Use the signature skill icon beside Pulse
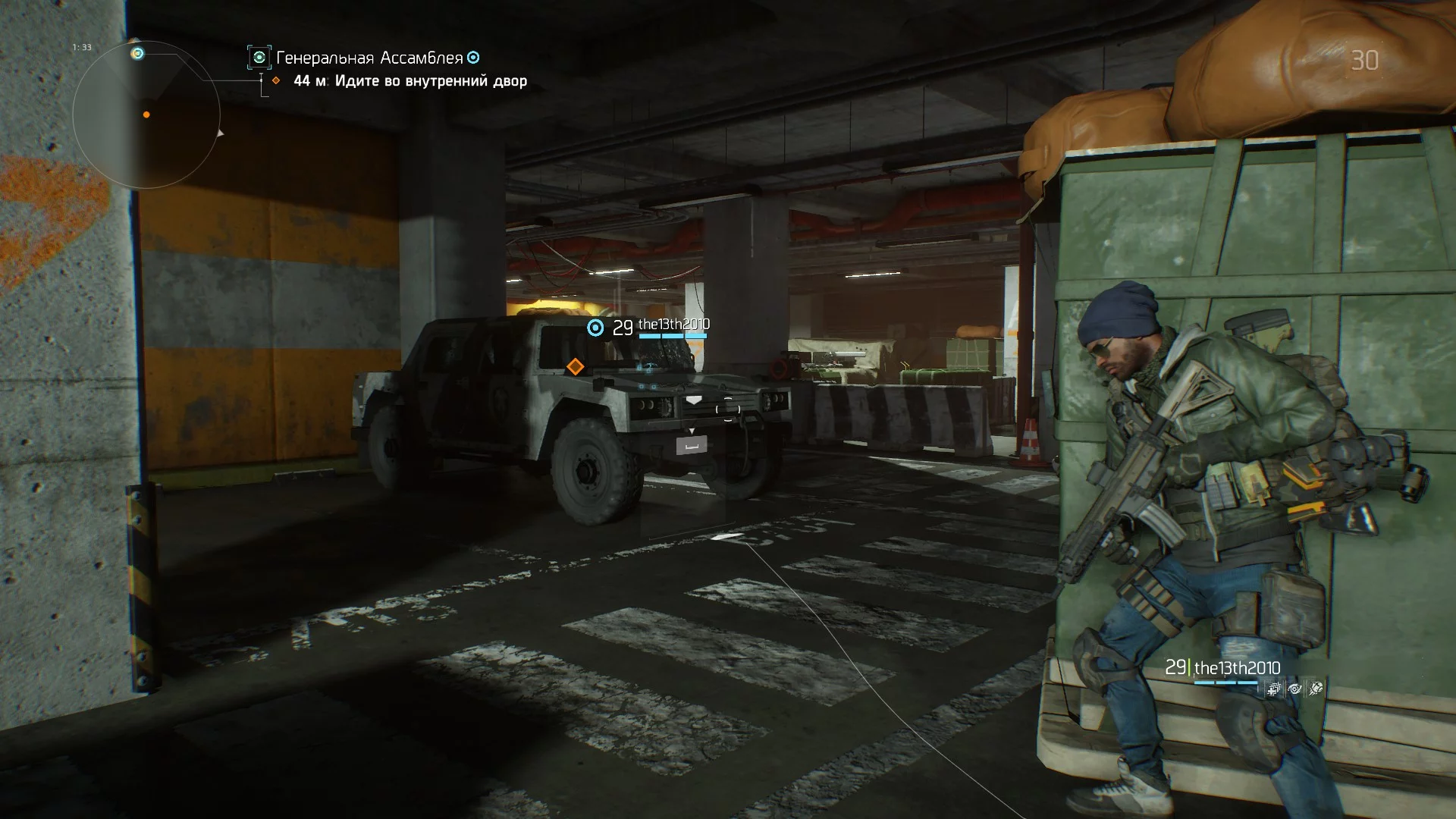The height and width of the screenshot is (819, 1456). 1316,689
